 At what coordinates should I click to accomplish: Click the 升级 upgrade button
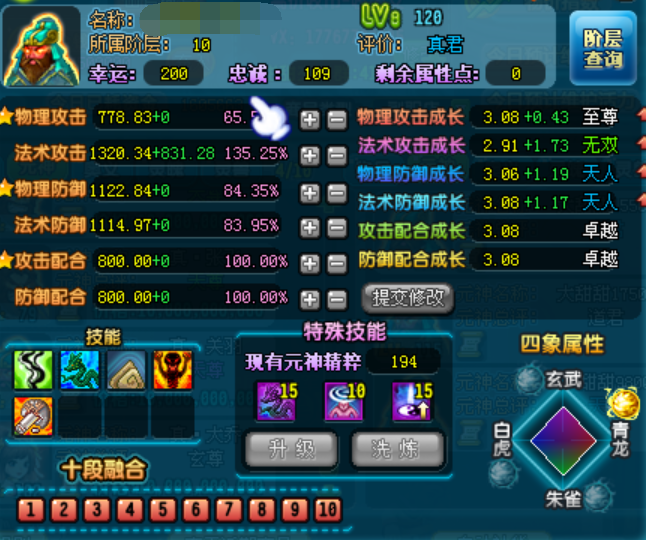coord(291,449)
